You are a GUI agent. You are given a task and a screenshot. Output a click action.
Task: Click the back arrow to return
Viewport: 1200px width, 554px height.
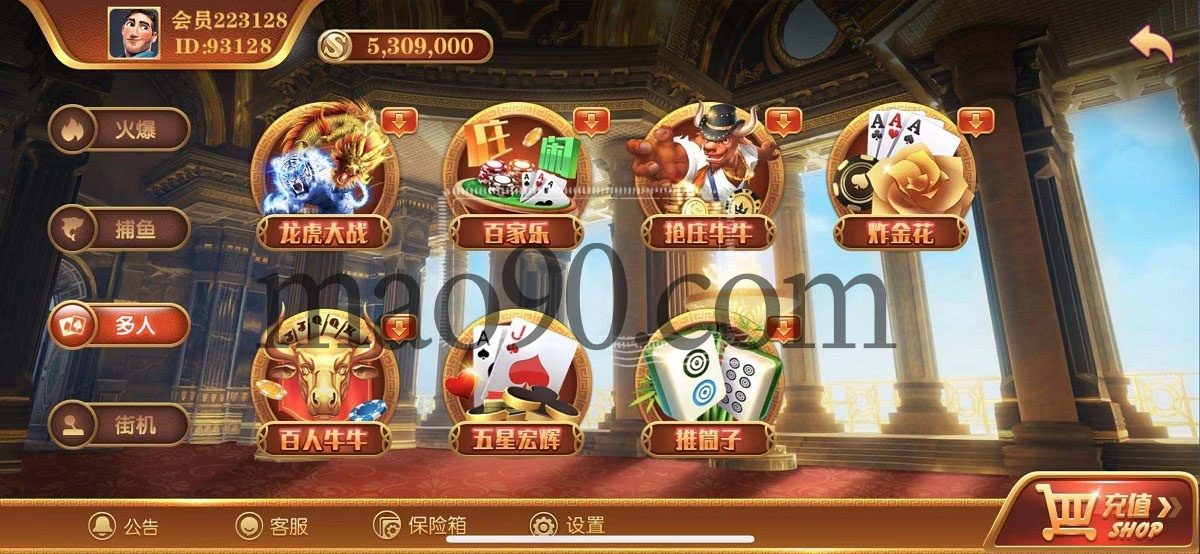point(1151,44)
